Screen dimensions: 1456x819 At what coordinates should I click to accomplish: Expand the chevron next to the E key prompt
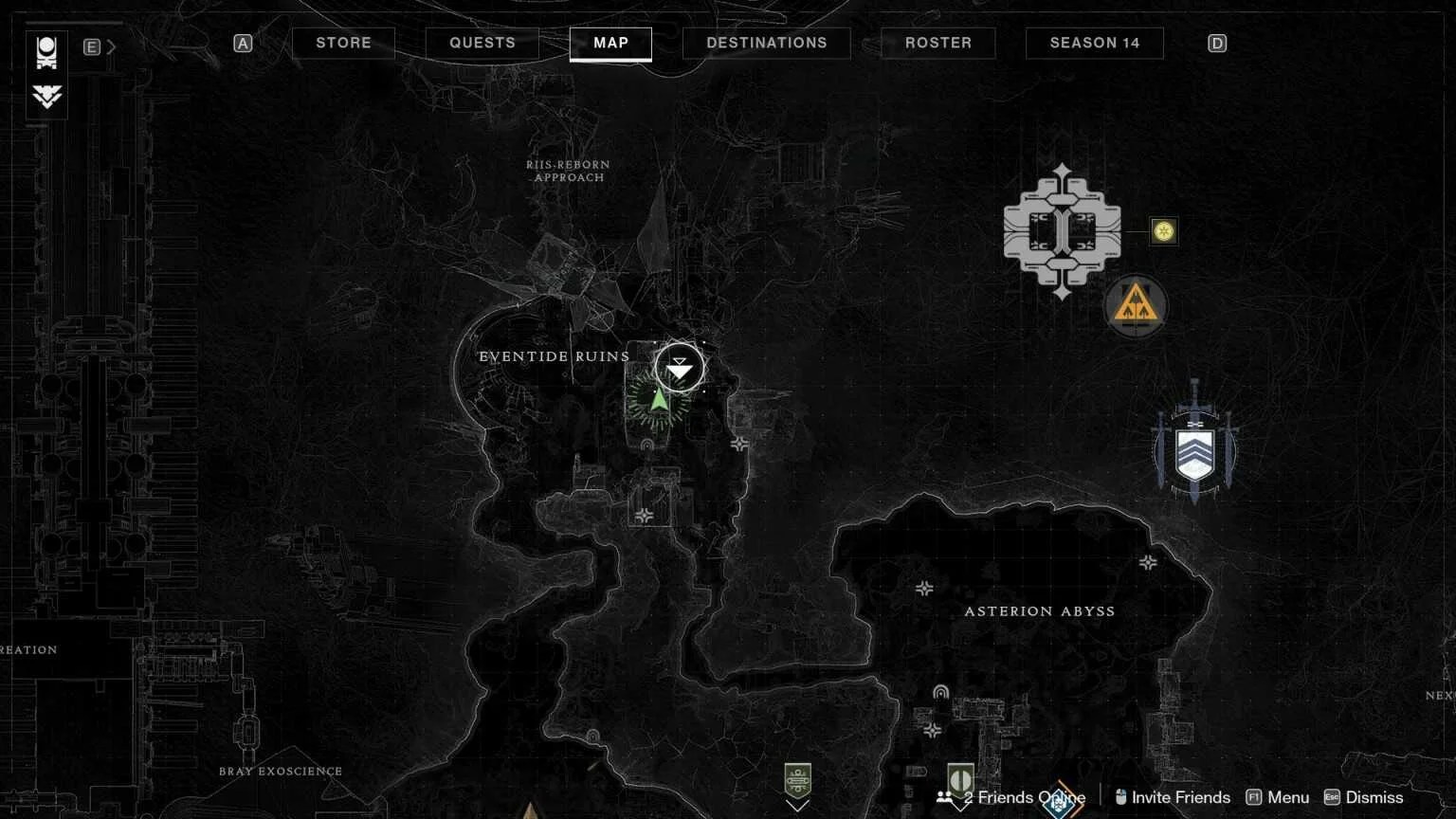coord(111,45)
